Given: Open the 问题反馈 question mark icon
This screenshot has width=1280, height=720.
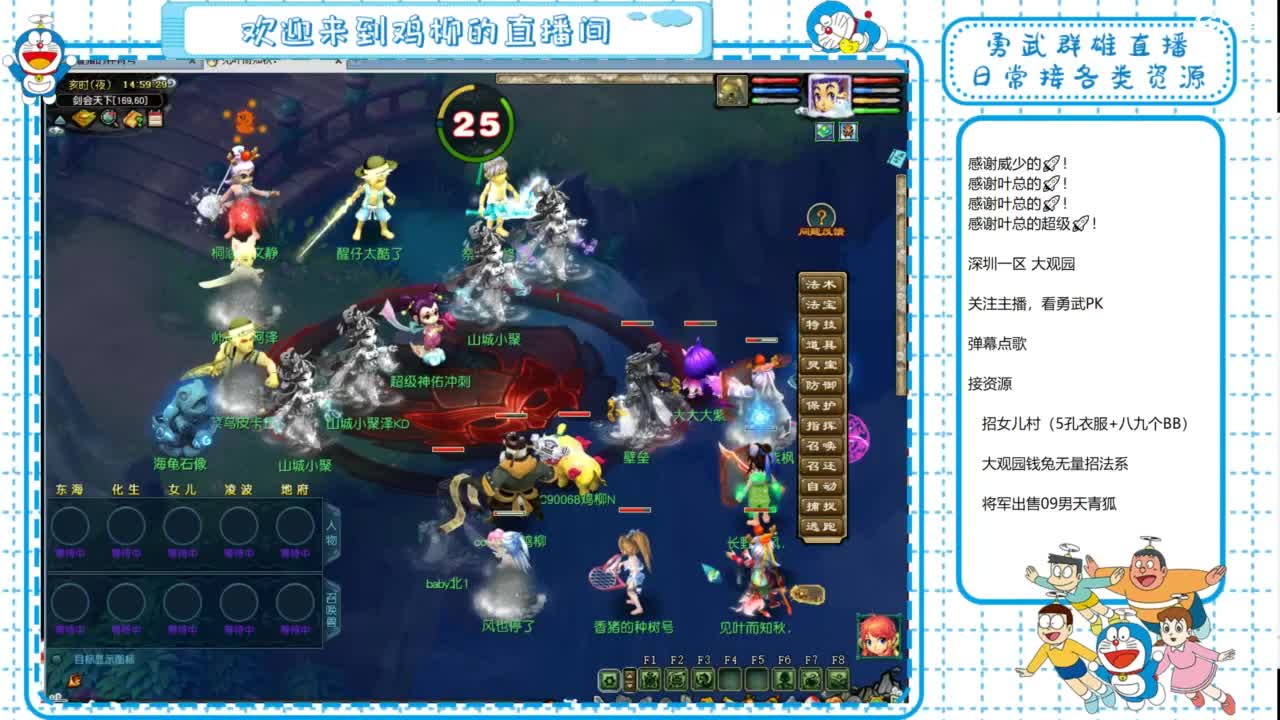Looking at the screenshot, I should tap(820, 215).
